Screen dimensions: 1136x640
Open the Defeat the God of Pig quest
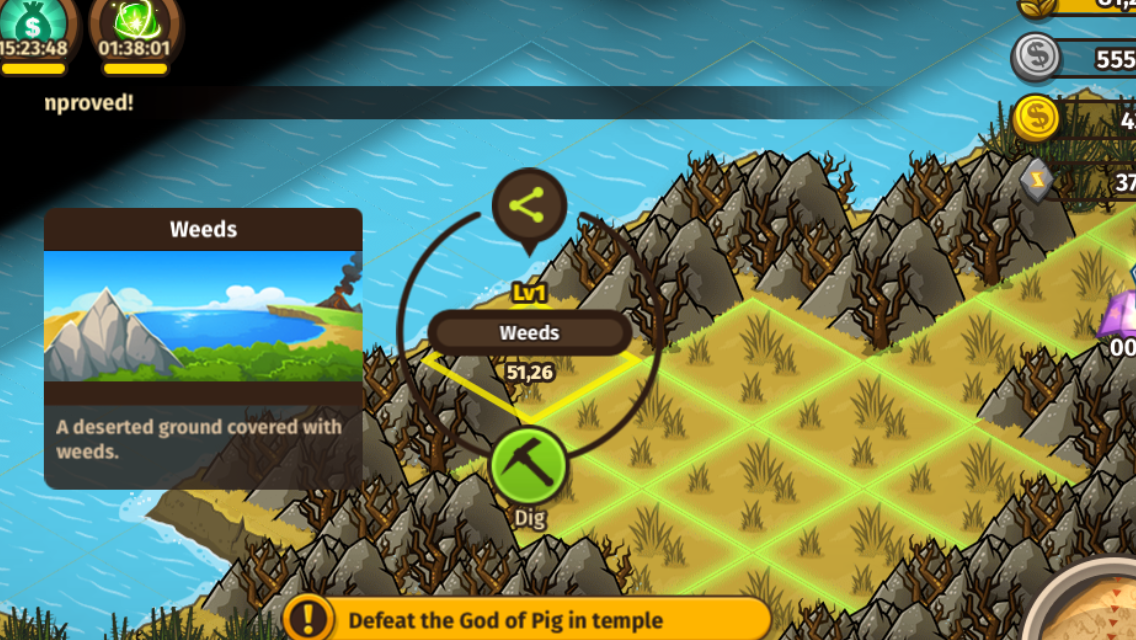(527, 619)
